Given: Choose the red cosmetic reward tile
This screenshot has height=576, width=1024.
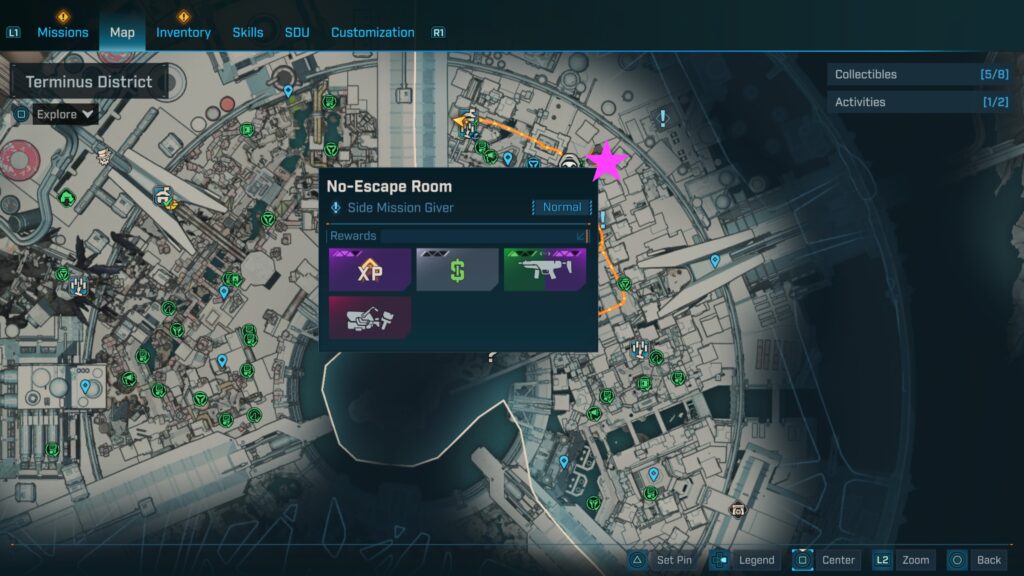Looking at the screenshot, I should coord(370,317).
